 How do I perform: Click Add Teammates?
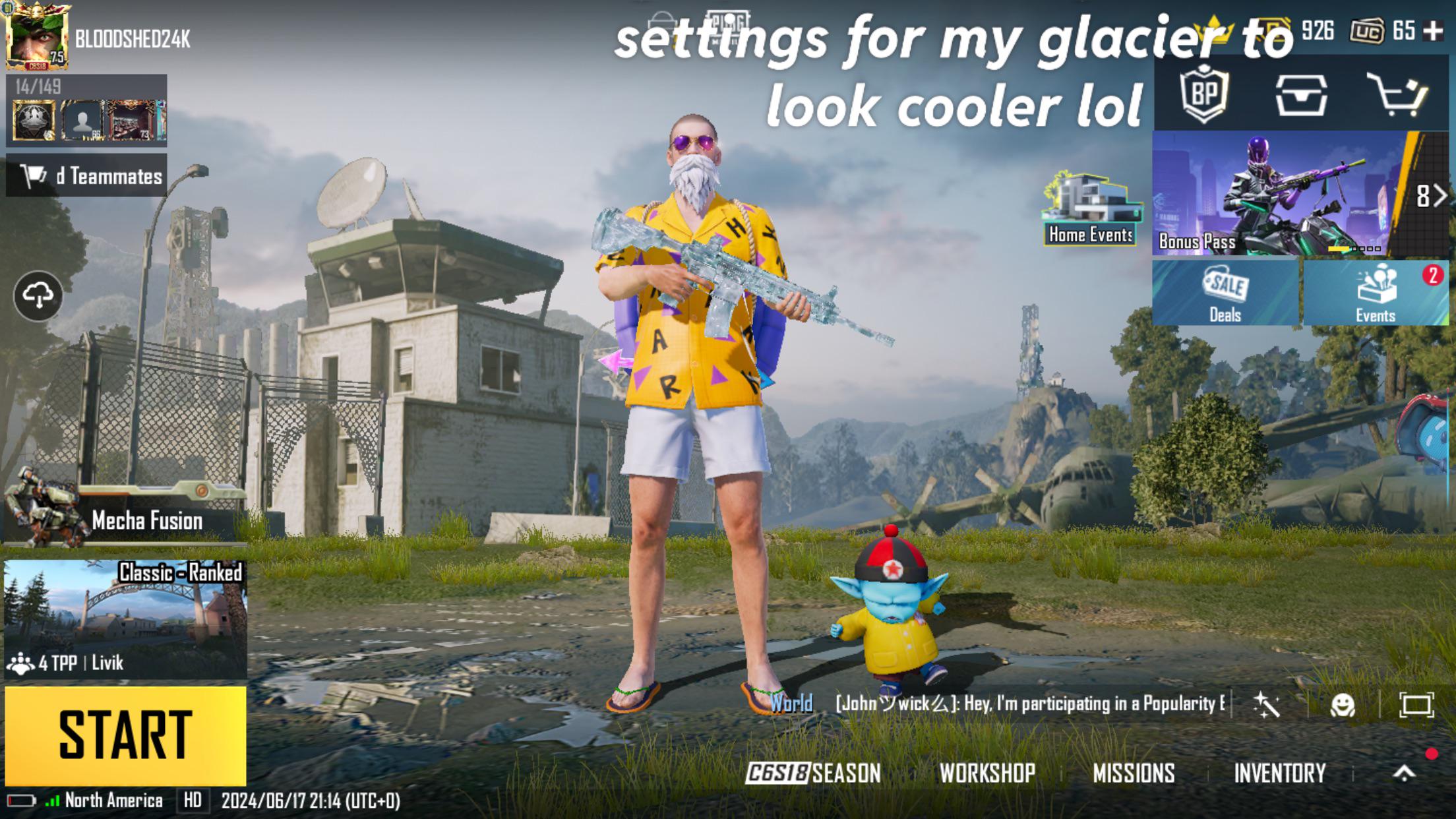[x=87, y=176]
